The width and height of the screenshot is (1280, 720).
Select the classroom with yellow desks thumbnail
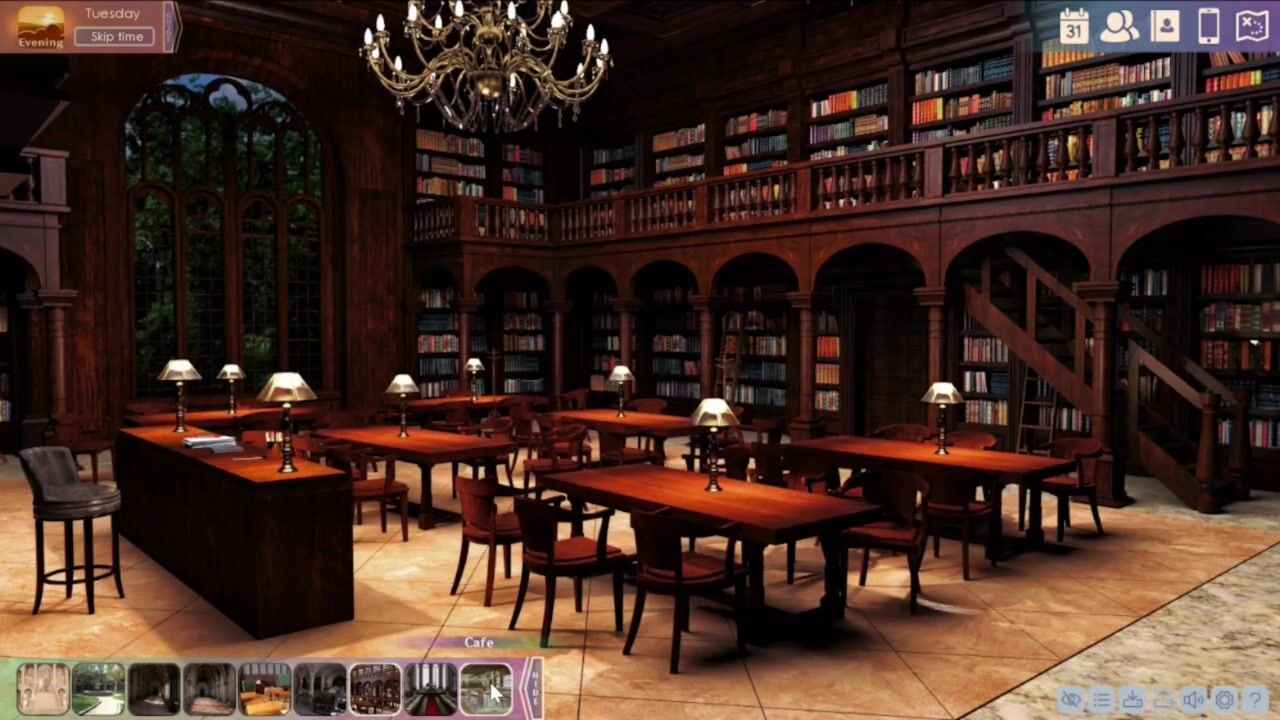point(265,689)
